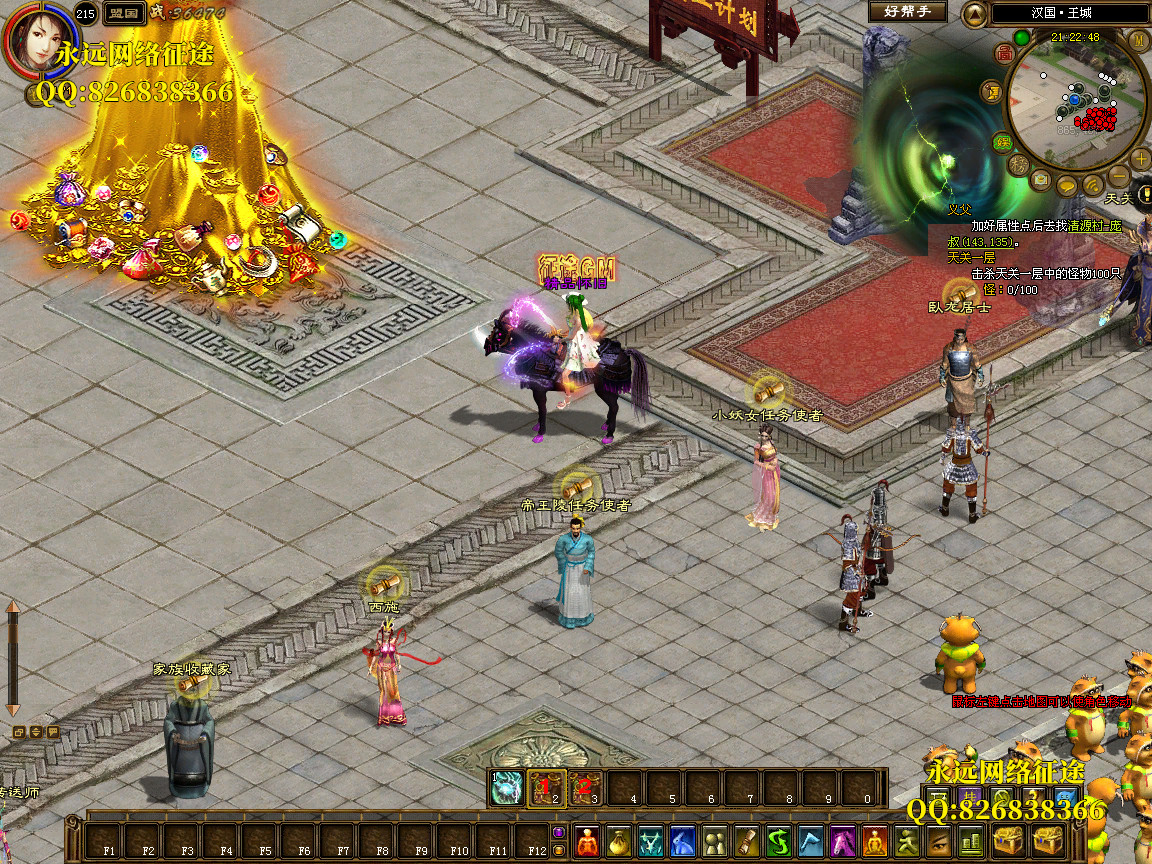This screenshot has width=1152, height=864.
Task: Activate the skill in hotbar slot 1
Action: click(x=508, y=787)
